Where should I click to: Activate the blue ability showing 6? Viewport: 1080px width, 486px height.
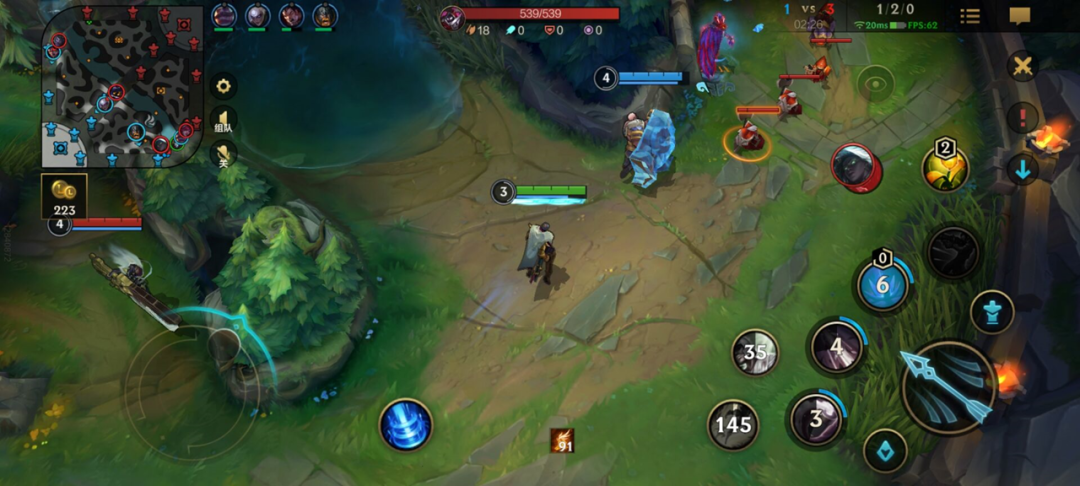(883, 285)
